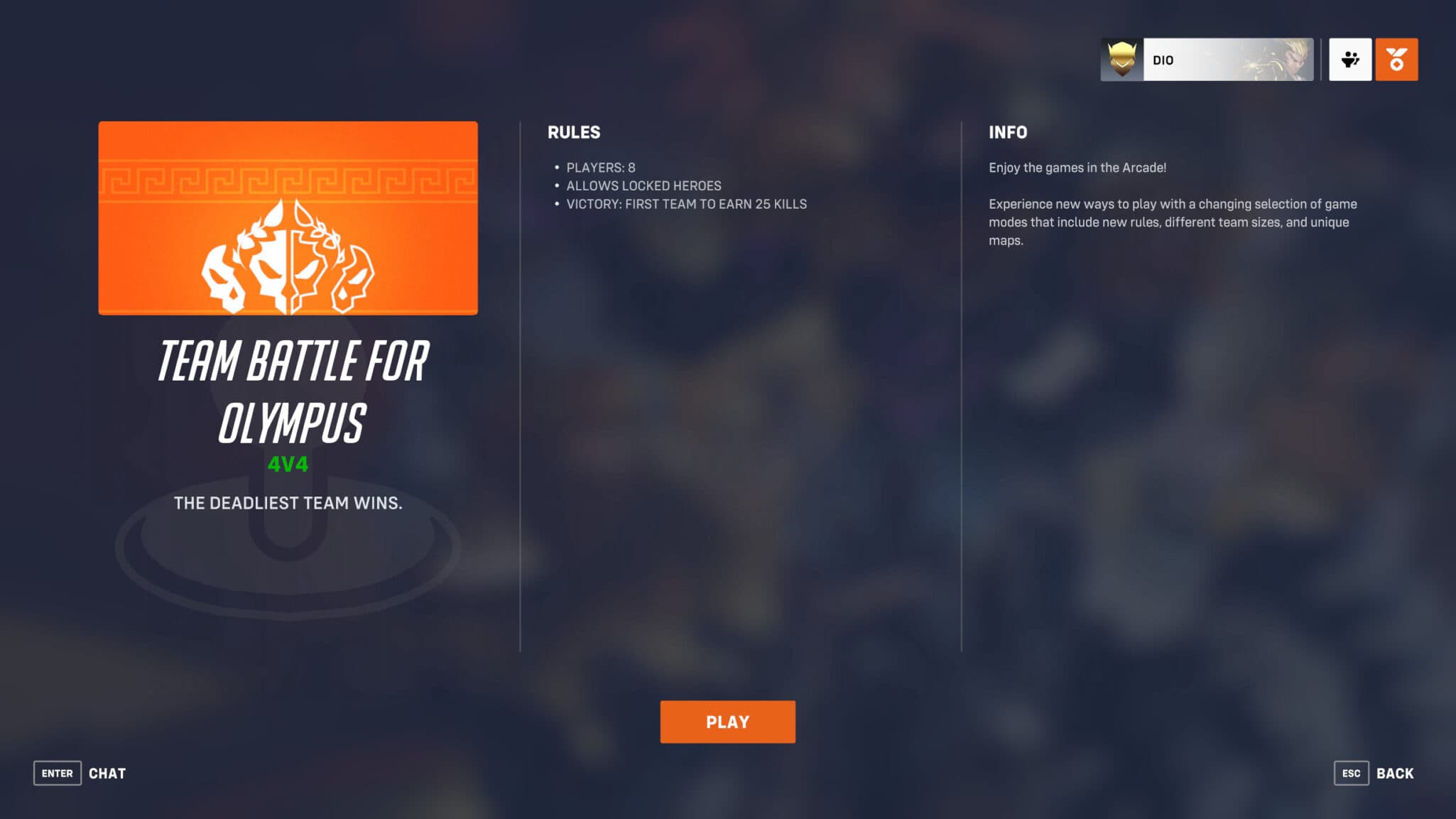The image size is (1456, 819).
Task: Expand the INFO section header
Action: [1008, 132]
